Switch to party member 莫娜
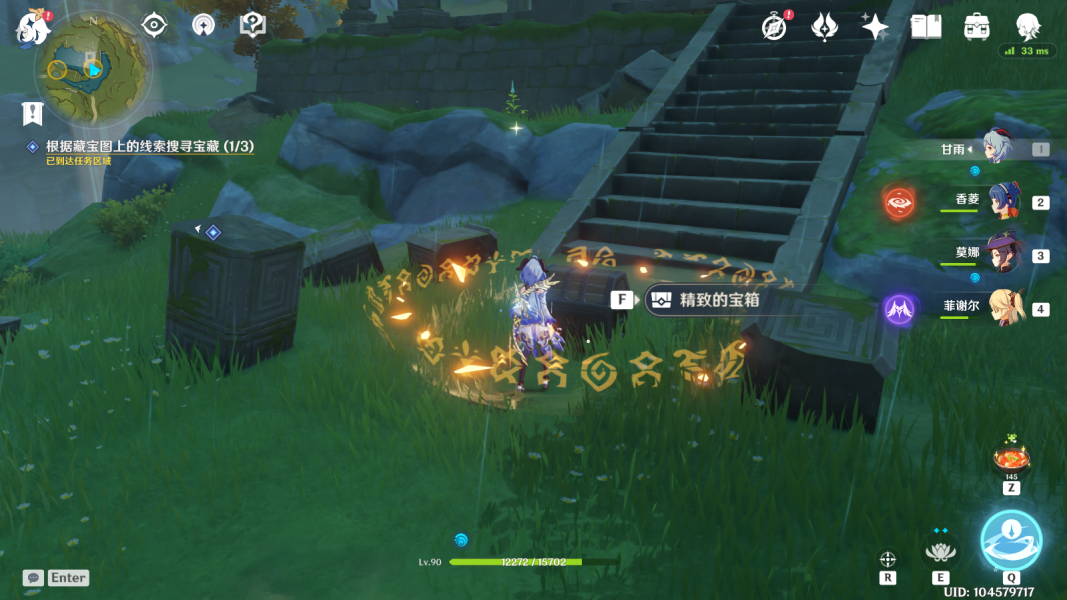 [x=1001, y=255]
